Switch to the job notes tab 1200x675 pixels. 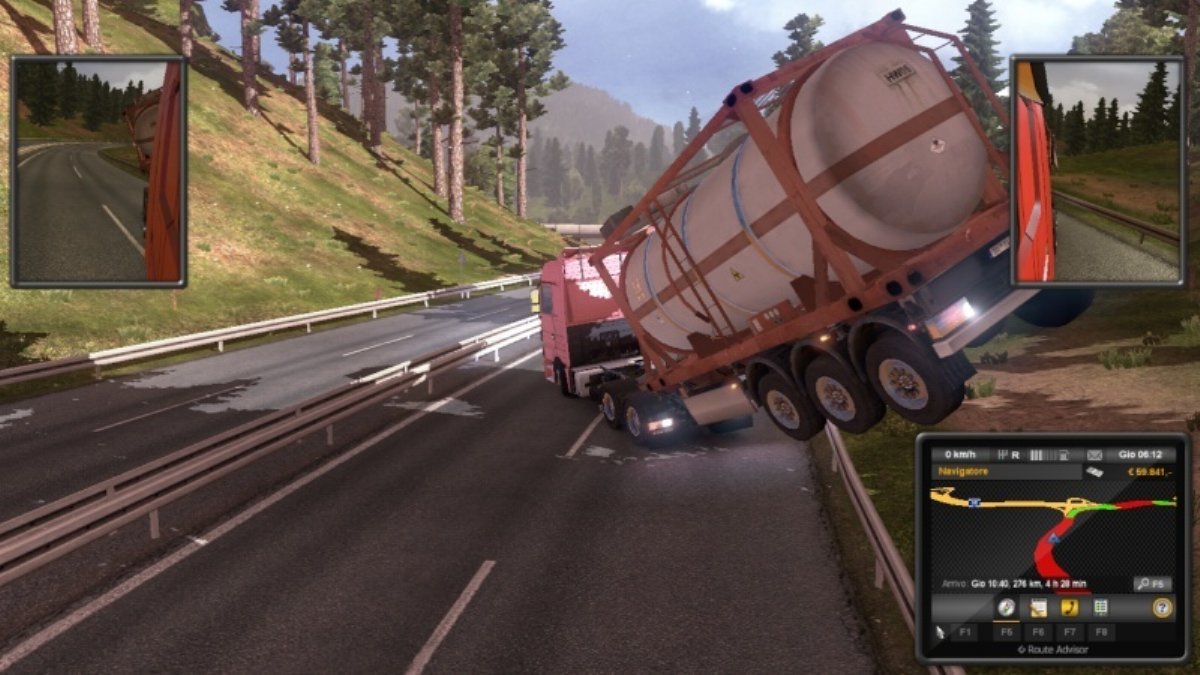(x=1038, y=607)
